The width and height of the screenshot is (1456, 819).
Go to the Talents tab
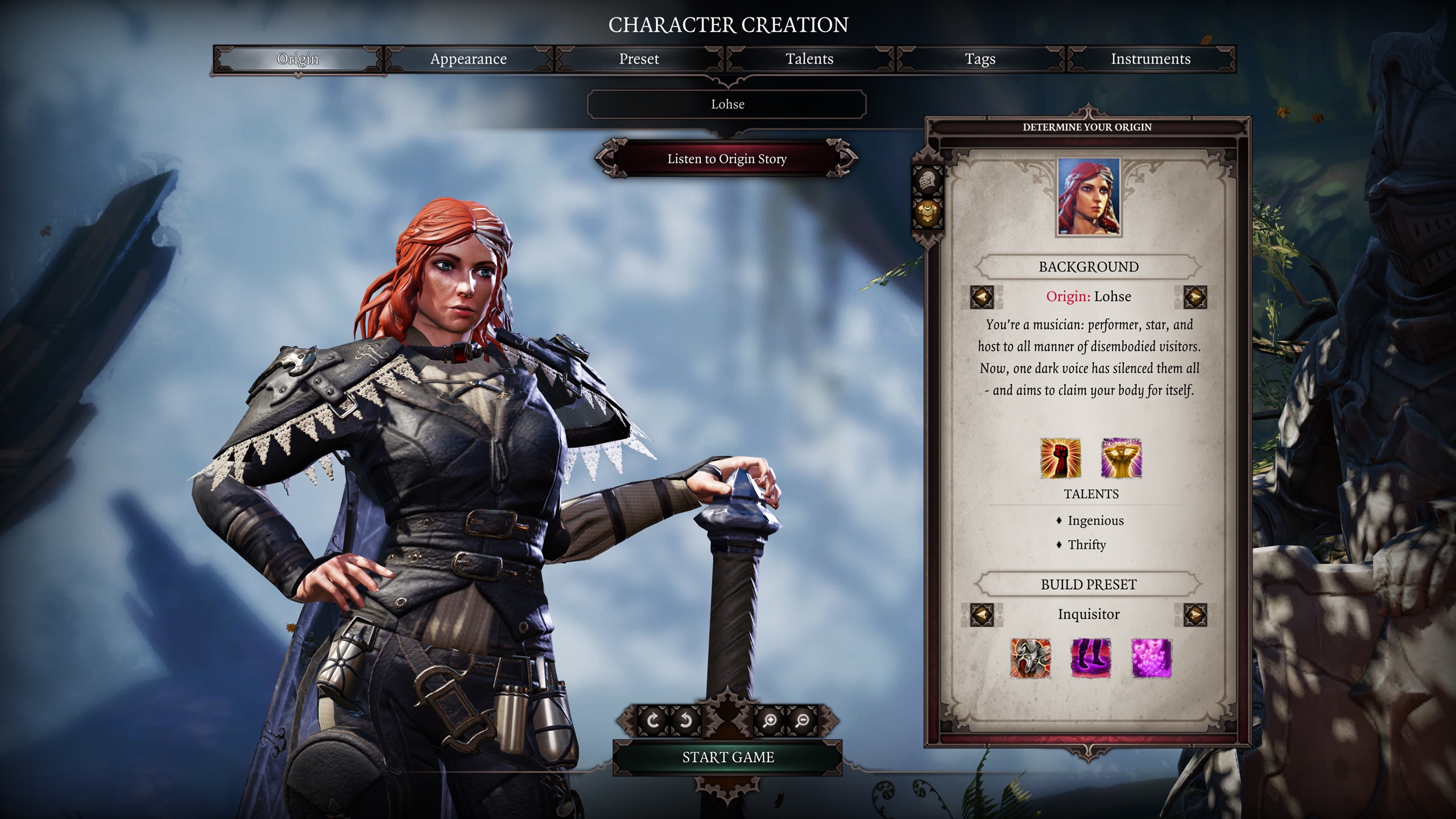click(x=809, y=59)
